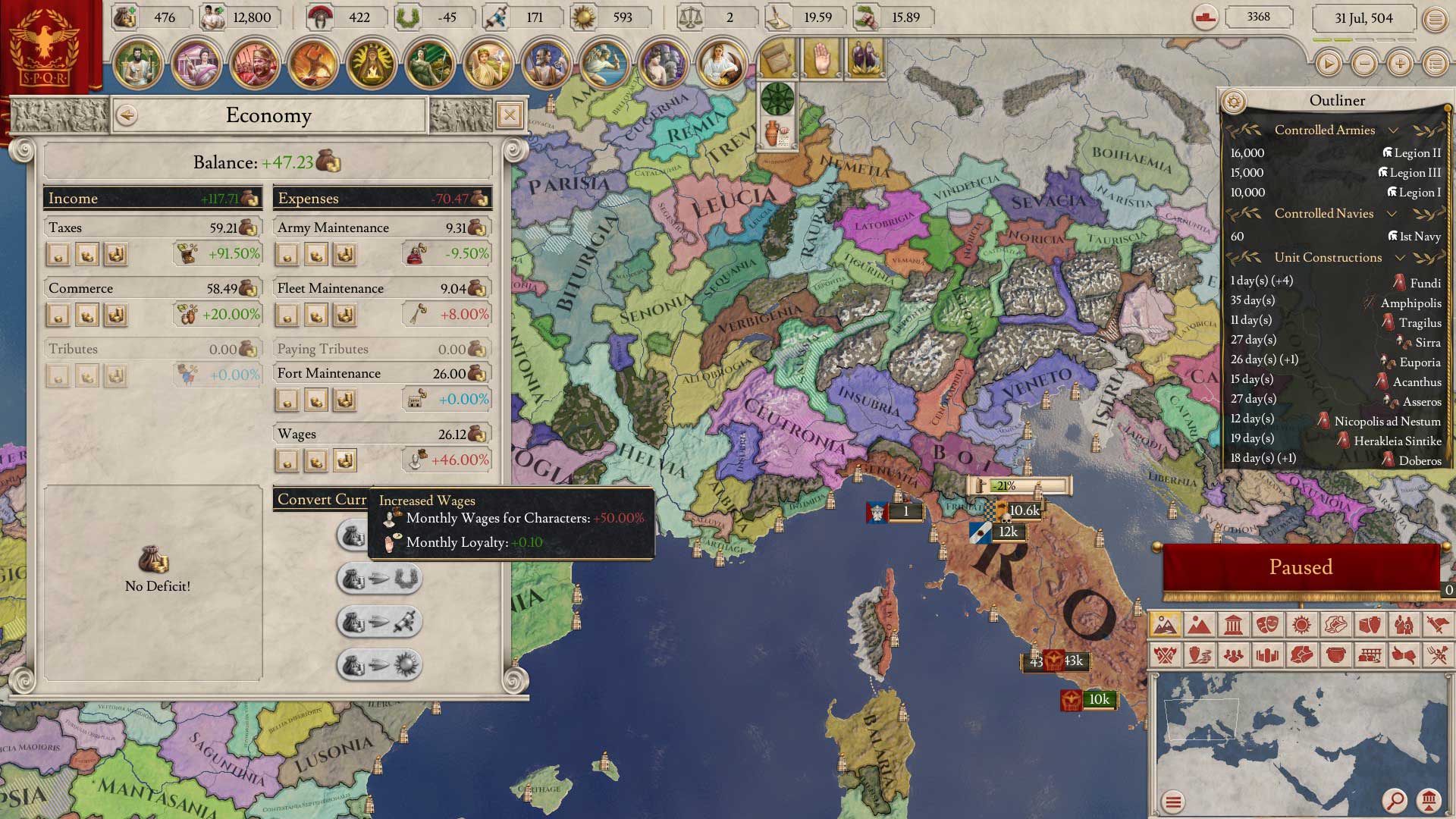Viewport: 1456px width, 819px height.
Task: Set Taxes to the lowest level
Action: pyautogui.click(x=58, y=254)
